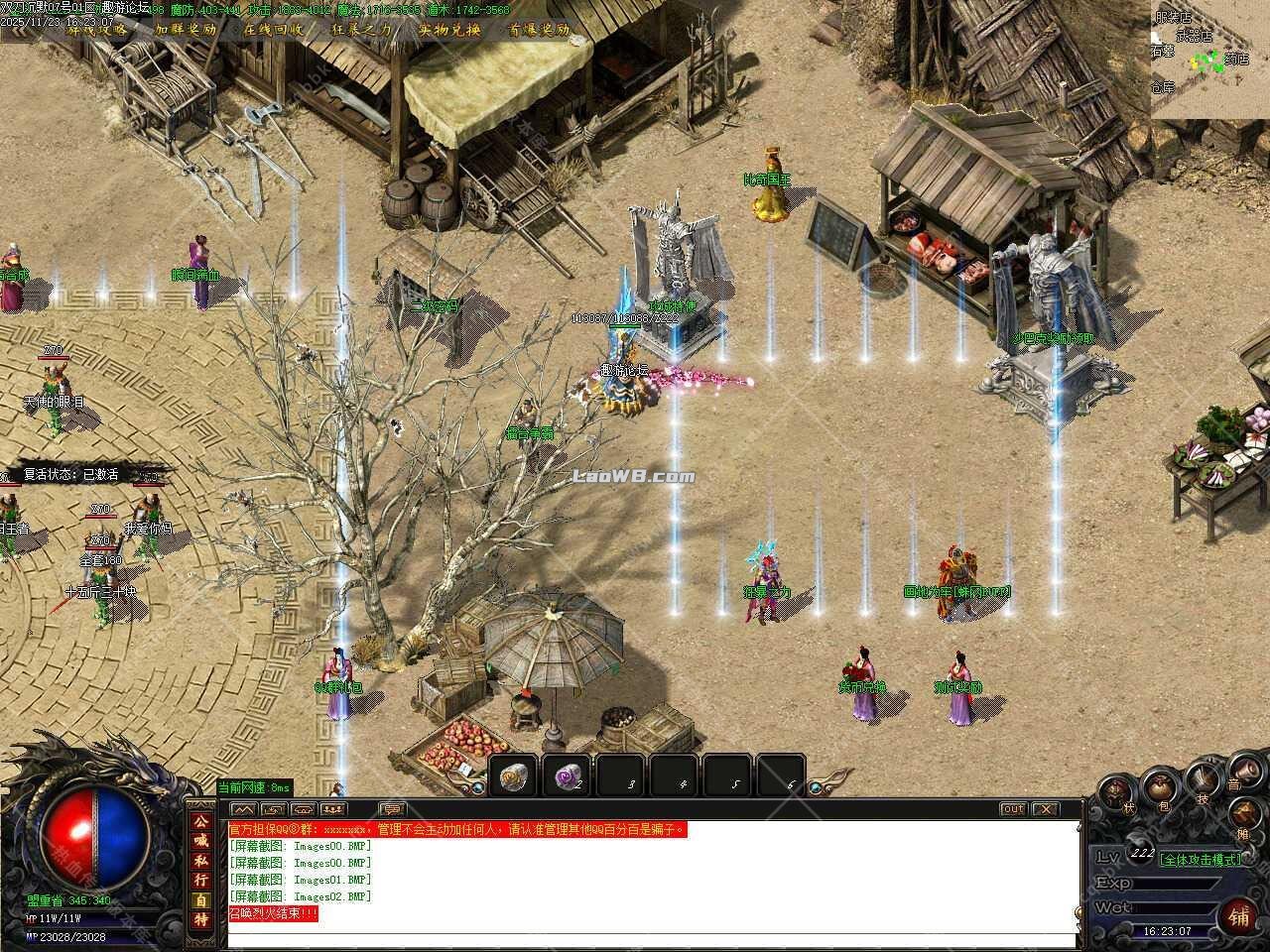Open the stall (摊) icon

[x=1243, y=816]
